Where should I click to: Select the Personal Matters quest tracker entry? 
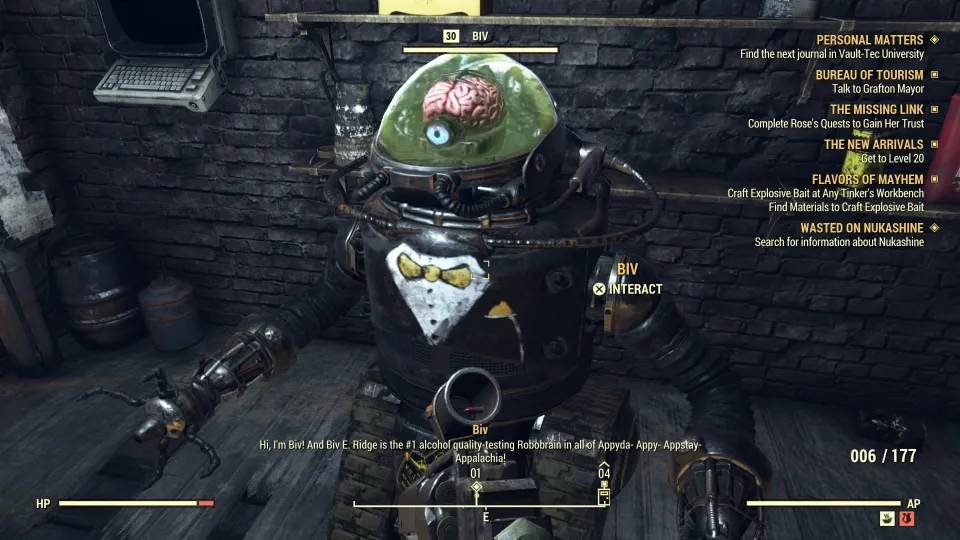(x=869, y=40)
